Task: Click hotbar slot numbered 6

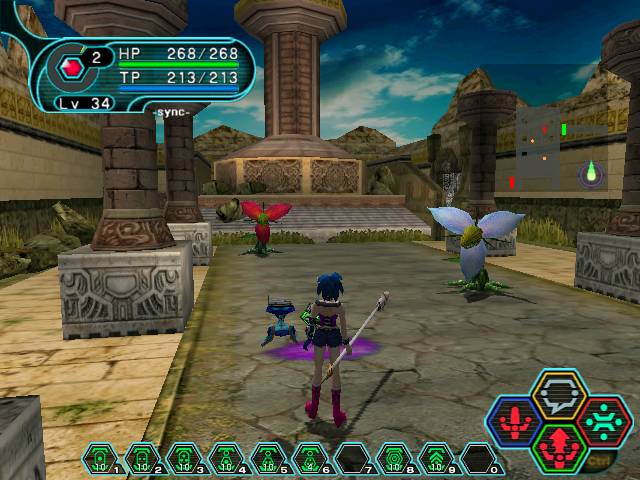Action: (x=310, y=460)
